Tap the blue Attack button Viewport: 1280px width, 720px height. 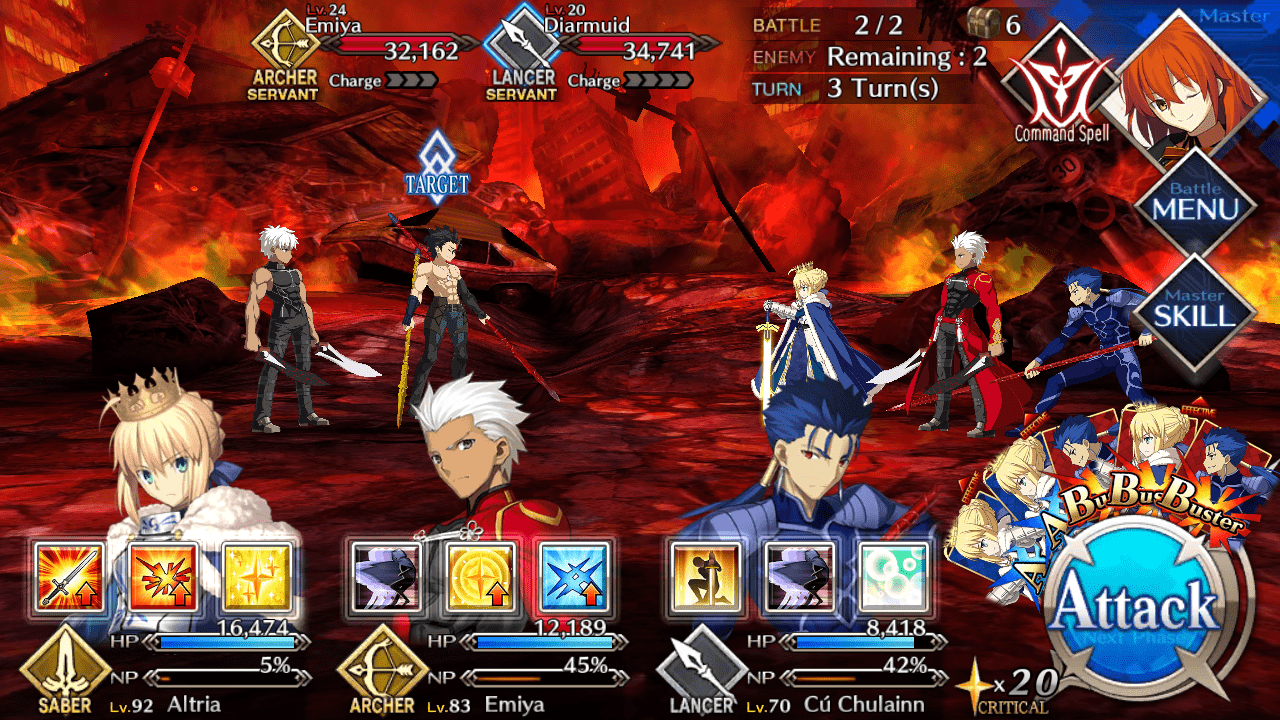(x=1135, y=608)
